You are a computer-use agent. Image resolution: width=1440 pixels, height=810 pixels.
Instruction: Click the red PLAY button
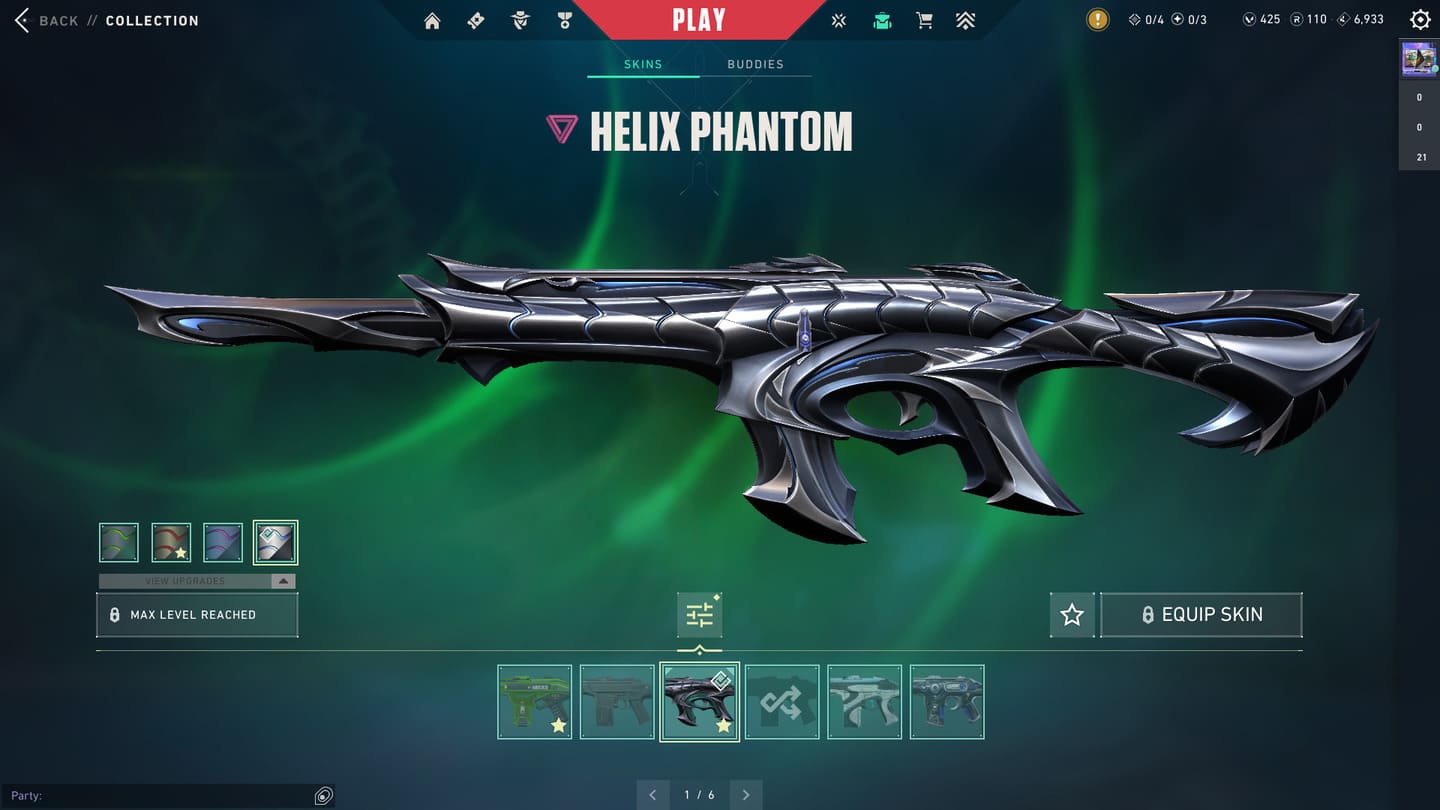tap(699, 19)
